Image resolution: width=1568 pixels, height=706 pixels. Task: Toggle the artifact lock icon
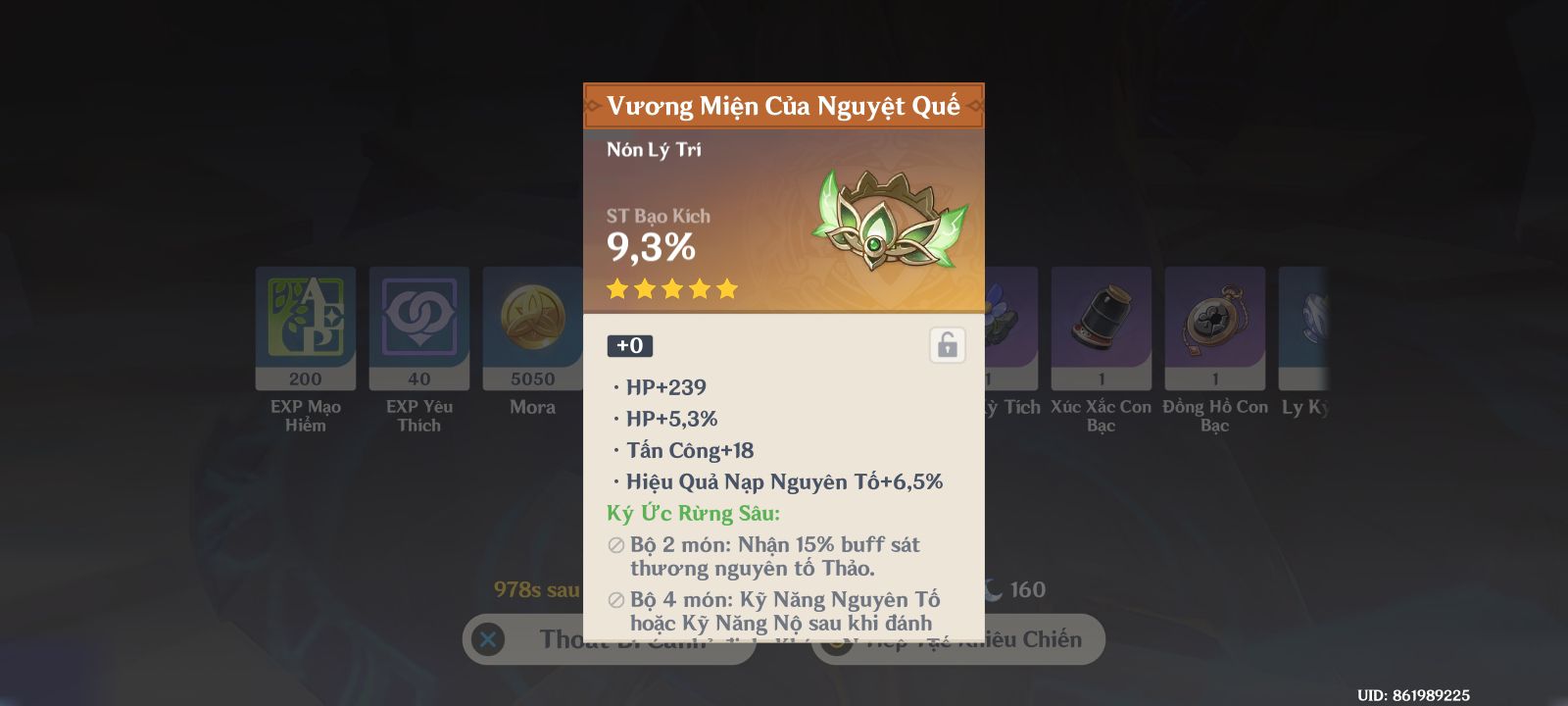(947, 345)
